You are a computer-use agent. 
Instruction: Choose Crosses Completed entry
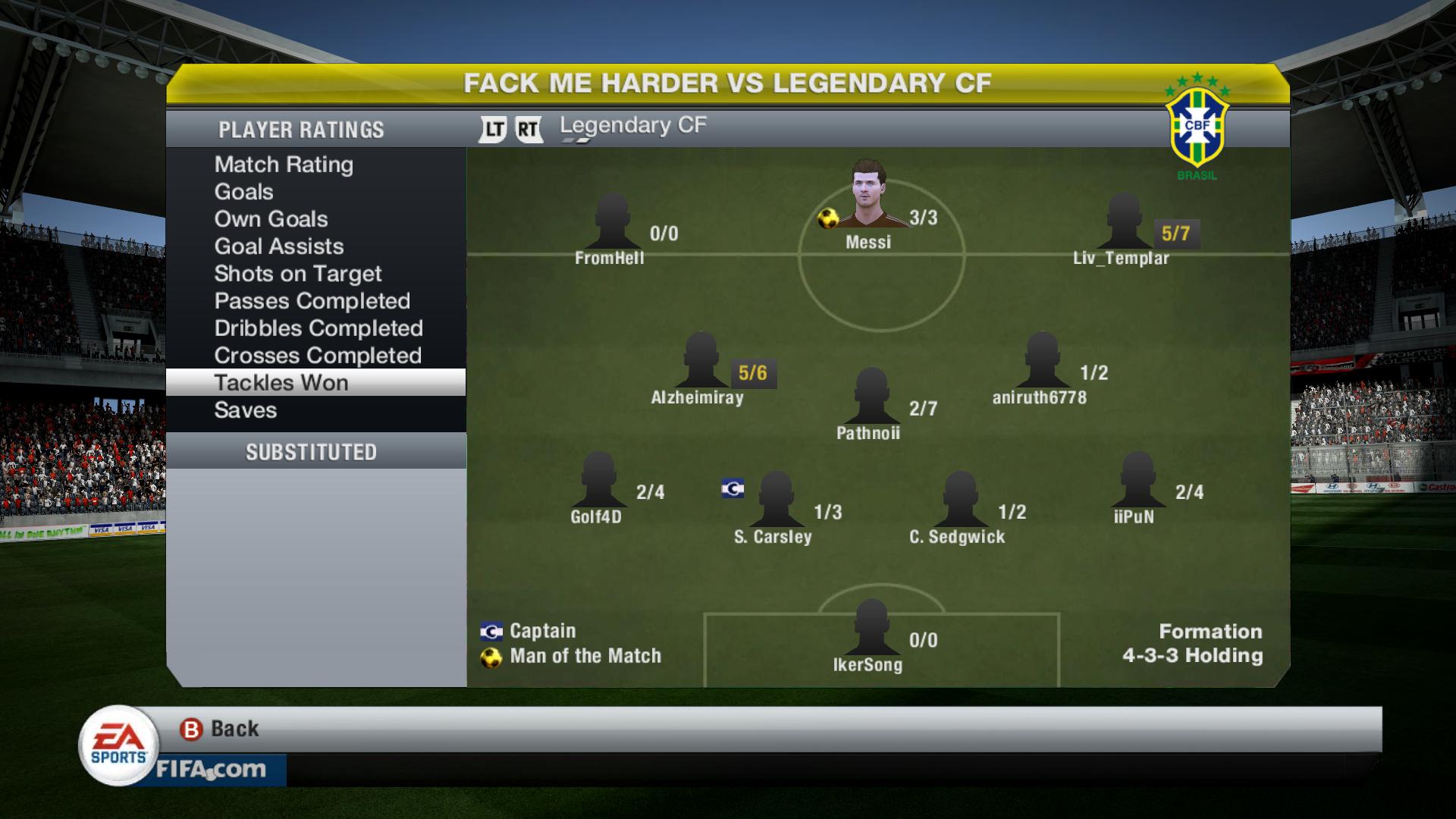(x=317, y=356)
